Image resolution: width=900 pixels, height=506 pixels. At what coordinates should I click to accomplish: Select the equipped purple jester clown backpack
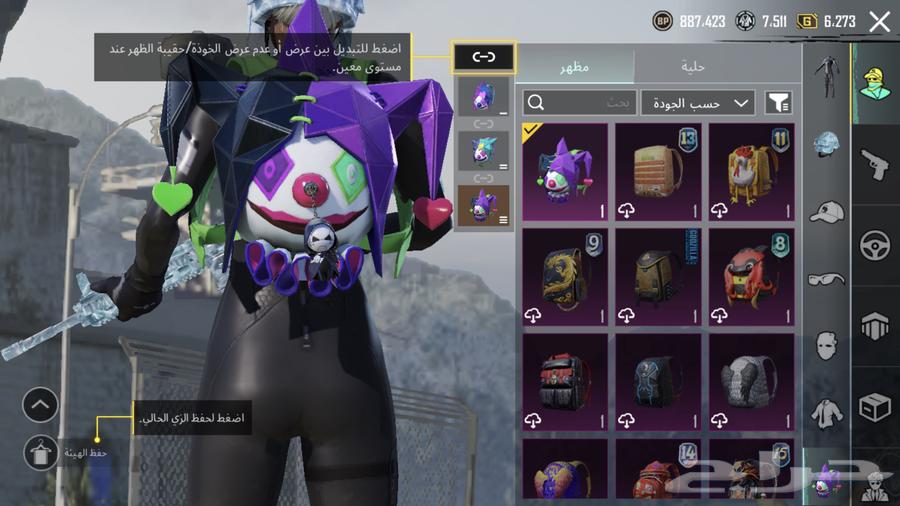coord(564,171)
